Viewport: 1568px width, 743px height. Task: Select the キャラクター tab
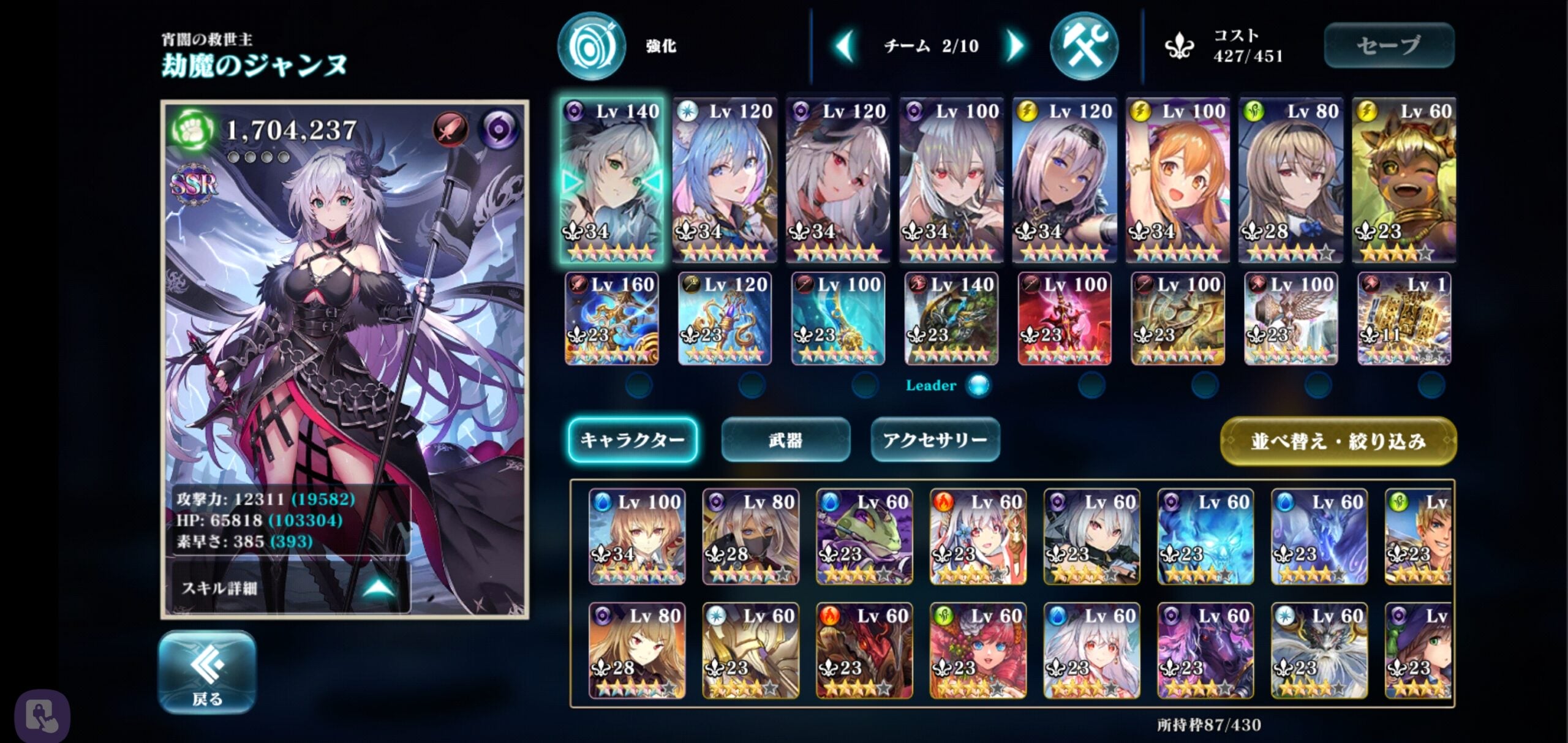pos(632,440)
